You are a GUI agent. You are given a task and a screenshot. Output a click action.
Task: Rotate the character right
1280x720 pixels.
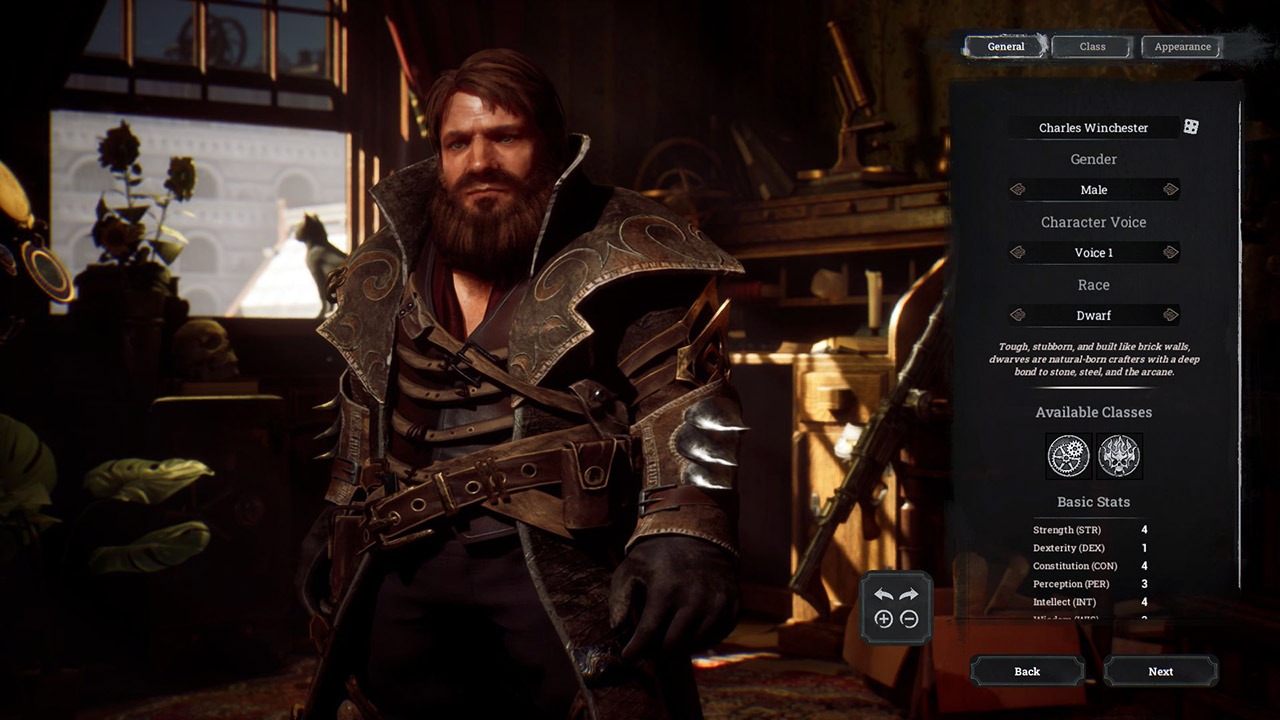(909, 595)
